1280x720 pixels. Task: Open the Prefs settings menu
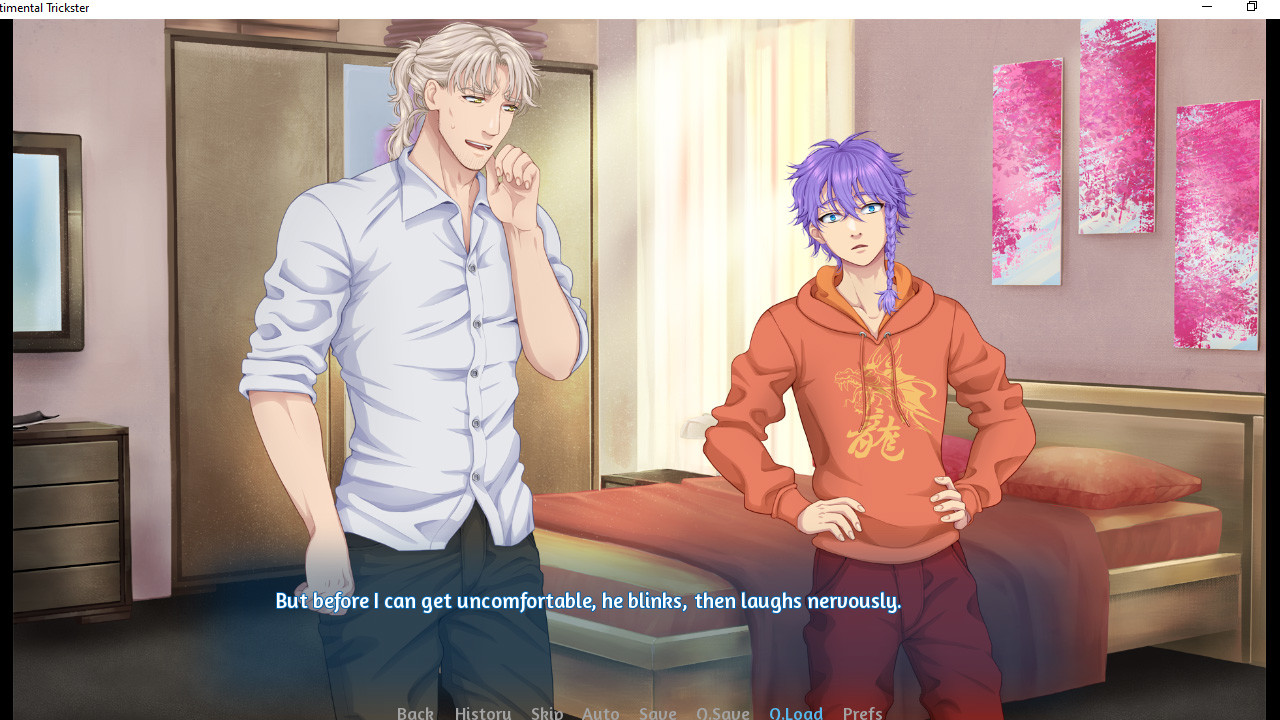pyautogui.click(x=862, y=712)
